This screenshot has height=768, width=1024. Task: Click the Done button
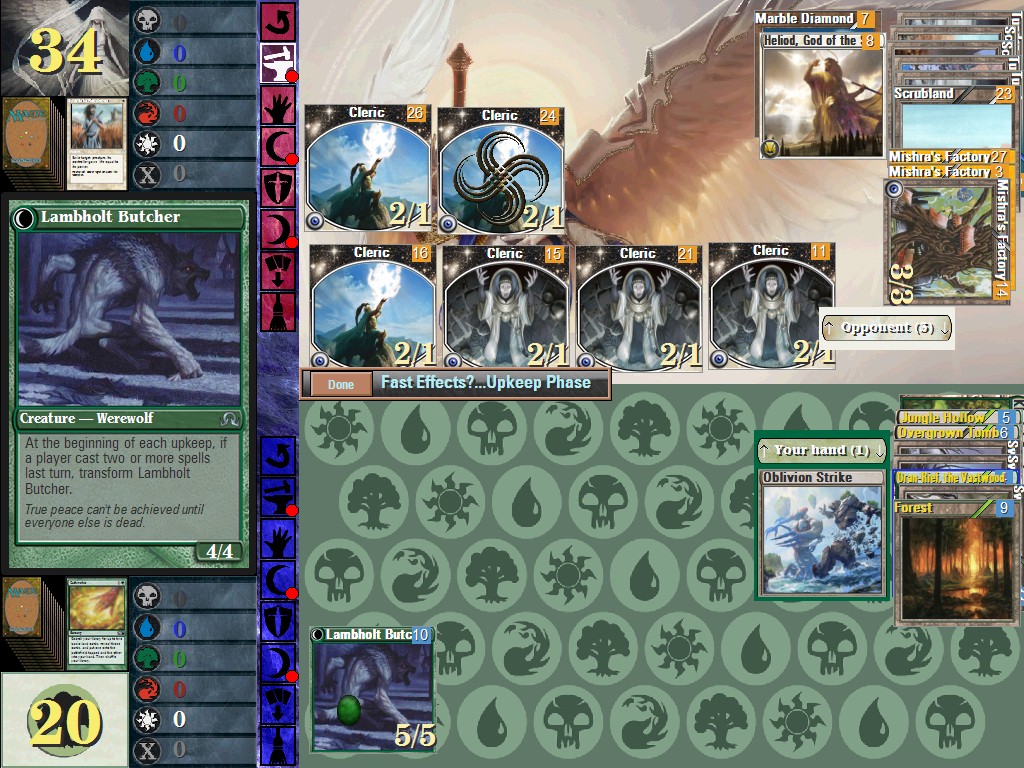(340, 384)
